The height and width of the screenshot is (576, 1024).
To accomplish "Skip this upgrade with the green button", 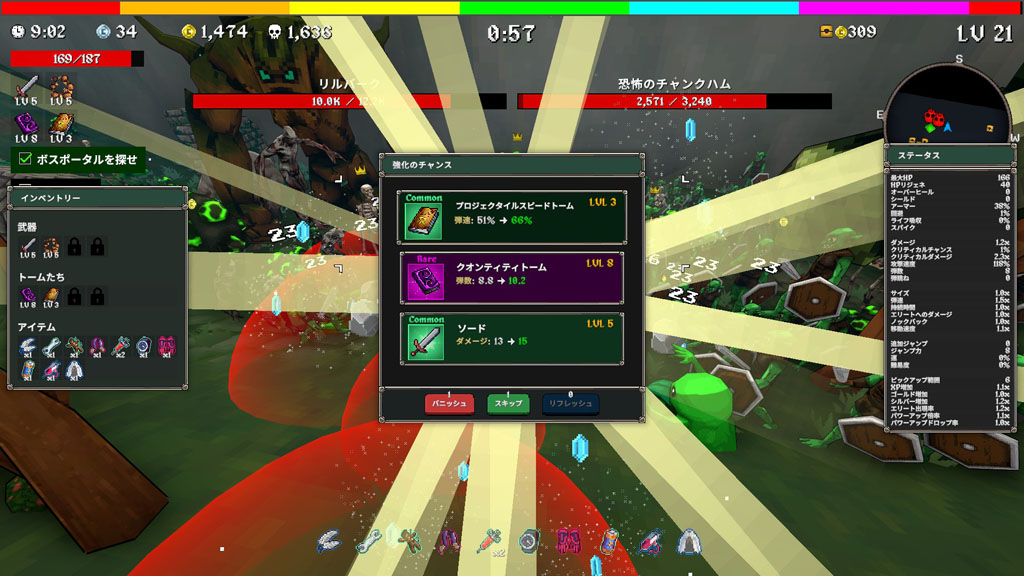I will point(508,404).
